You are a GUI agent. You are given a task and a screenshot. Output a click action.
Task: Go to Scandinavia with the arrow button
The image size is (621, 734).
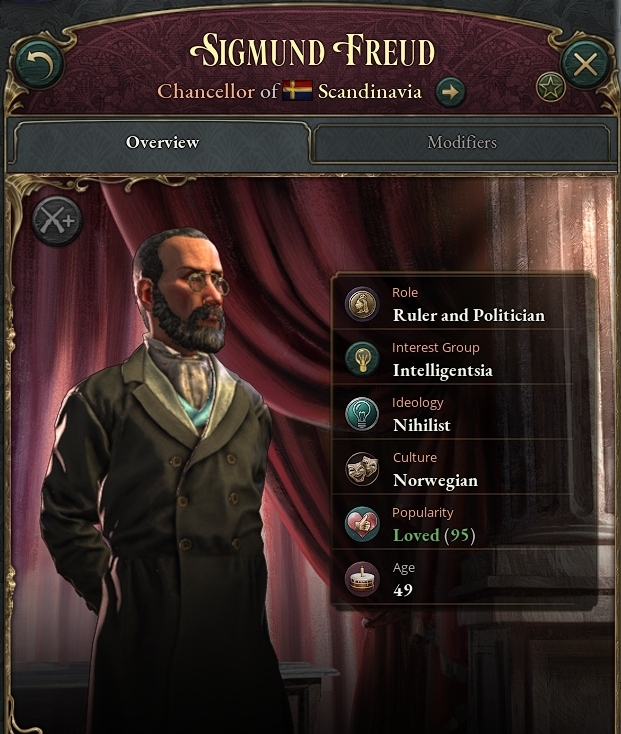[451, 92]
